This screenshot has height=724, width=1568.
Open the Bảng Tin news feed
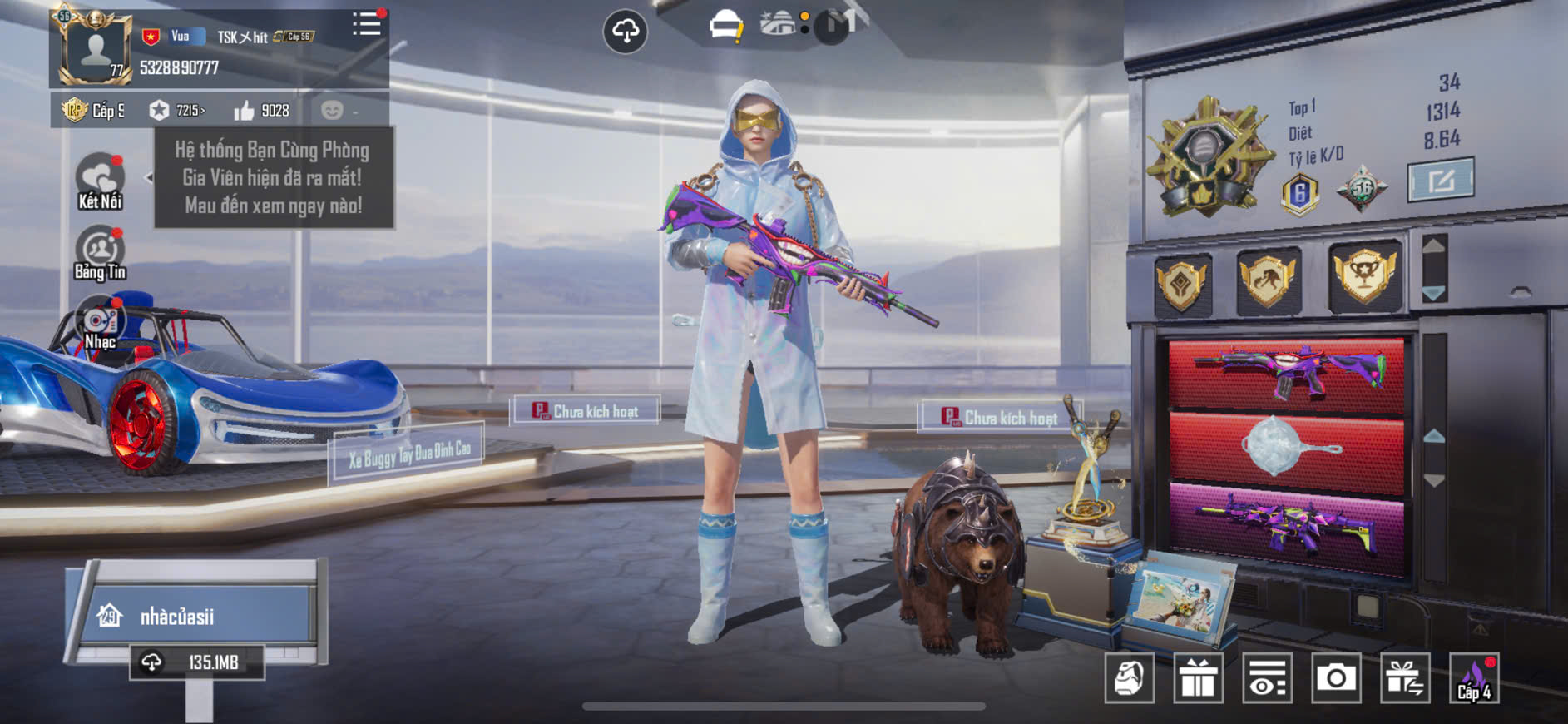pos(100,253)
